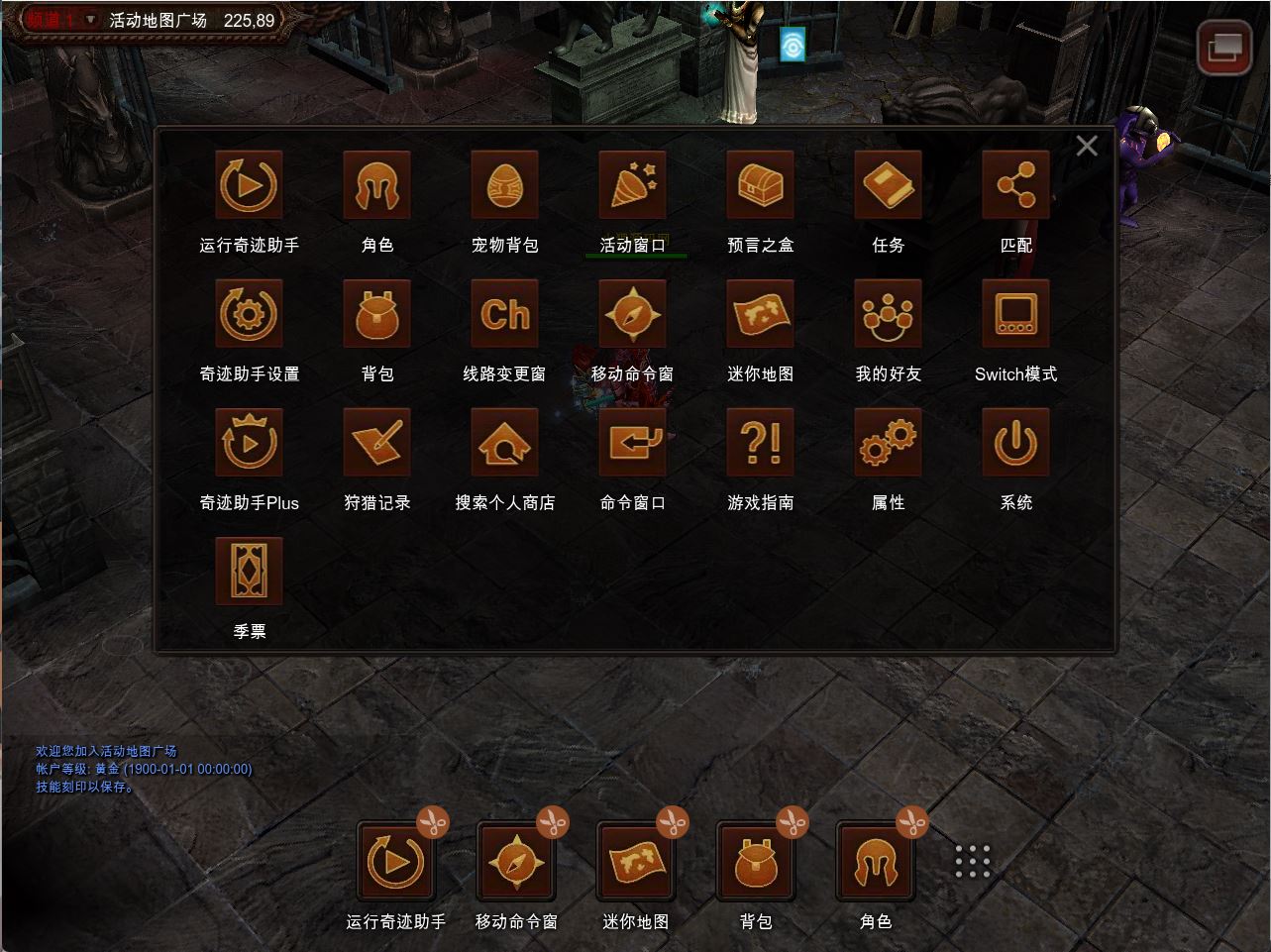
Task: Open Attributes (属性) gears icon
Action: (x=889, y=443)
